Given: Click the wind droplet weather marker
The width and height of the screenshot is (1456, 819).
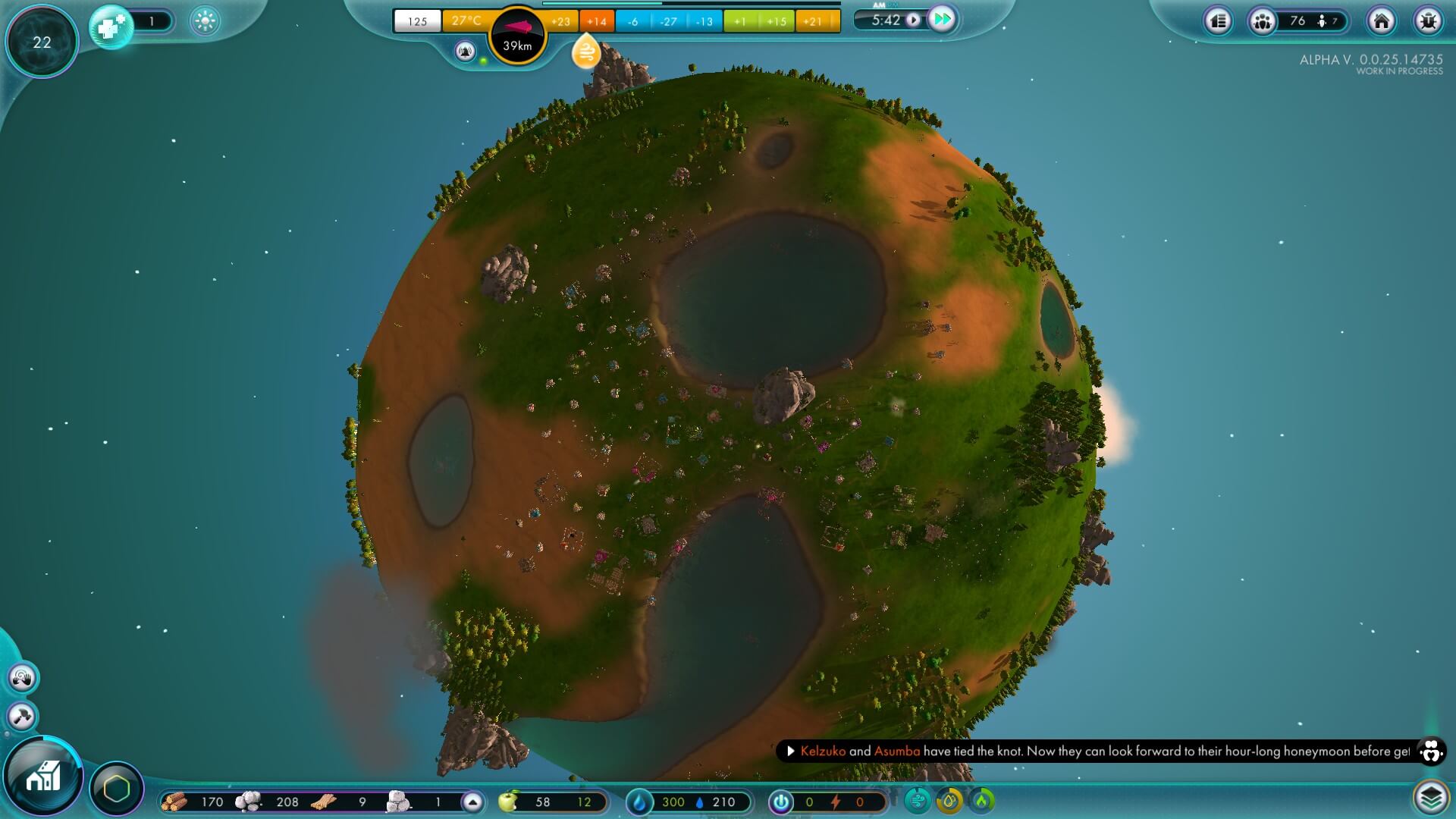Looking at the screenshot, I should tap(586, 52).
